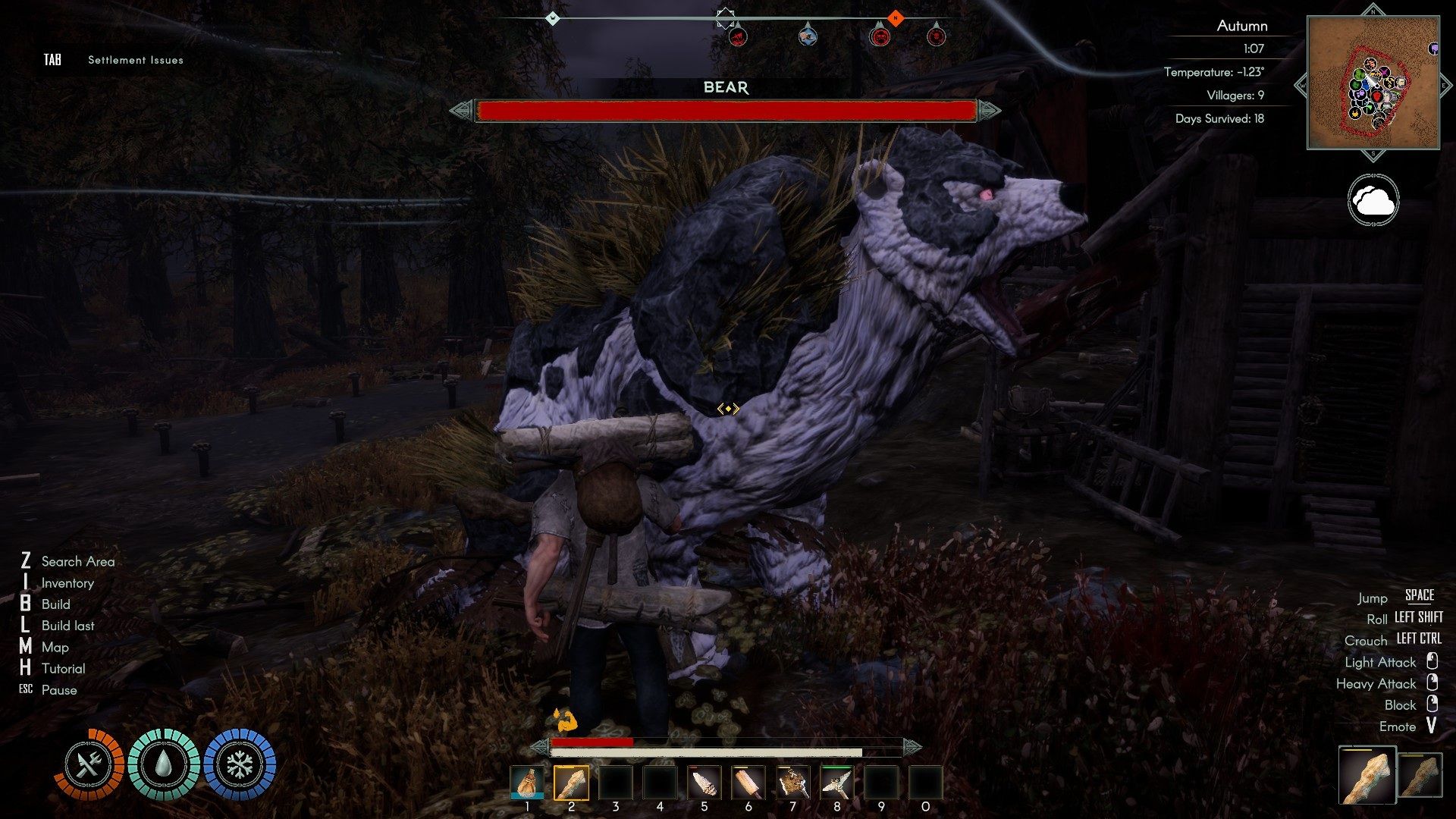Click the red N marker on compass
Screen dimensions: 1456x819
[x=896, y=17]
